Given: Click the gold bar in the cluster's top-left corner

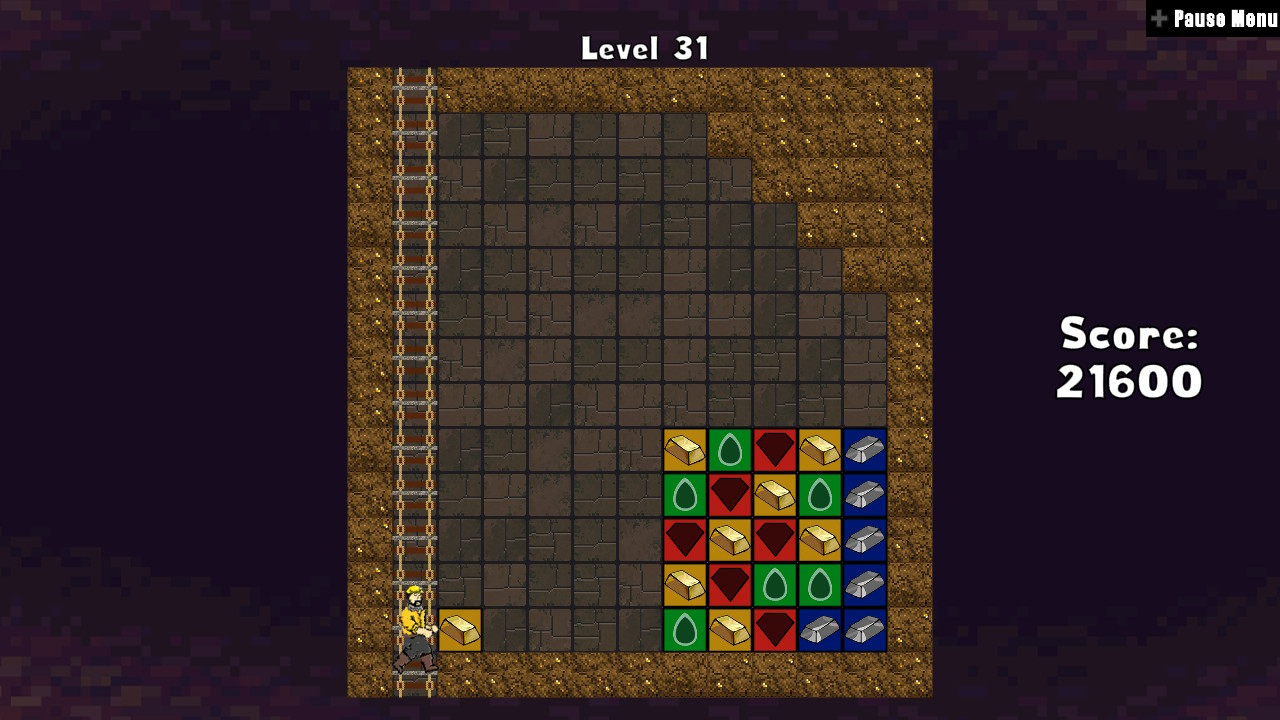Looking at the screenshot, I should tap(686, 450).
